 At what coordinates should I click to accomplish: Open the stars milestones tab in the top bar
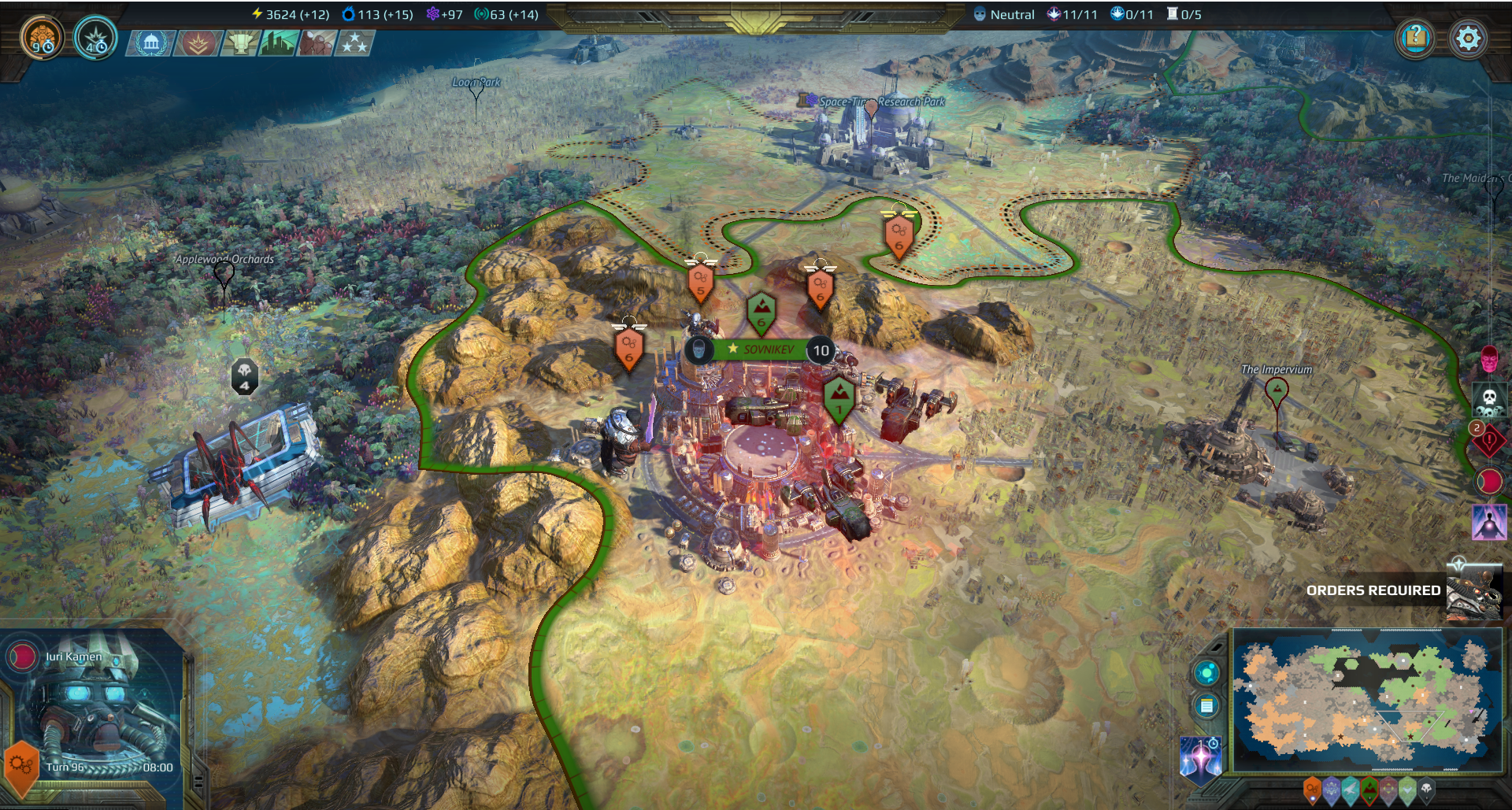358,43
